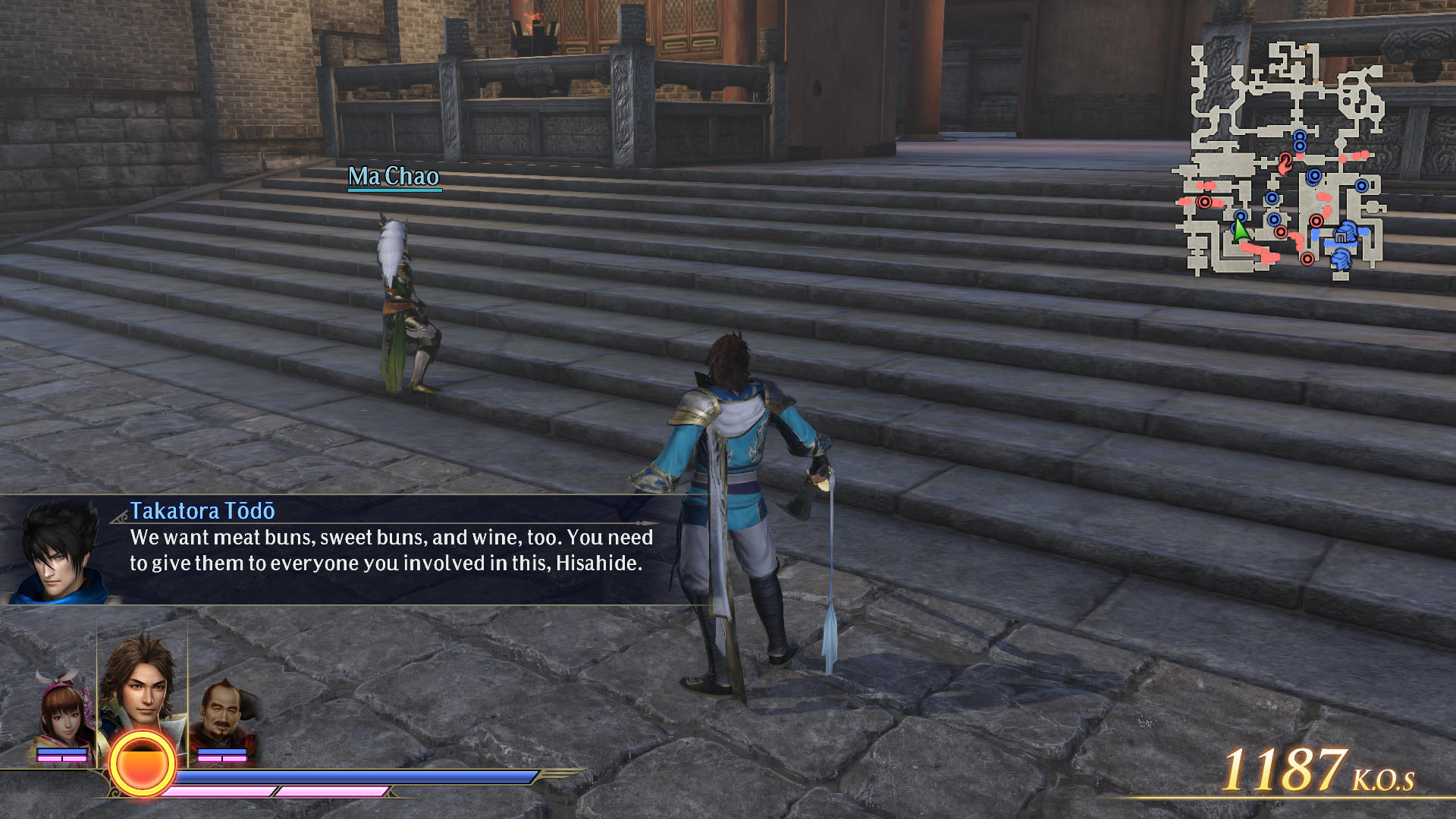Image resolution: width=1456 pixels, height=819 pixels.
Task: Select the Ma Chao name tag
Action: pos(394,177)
